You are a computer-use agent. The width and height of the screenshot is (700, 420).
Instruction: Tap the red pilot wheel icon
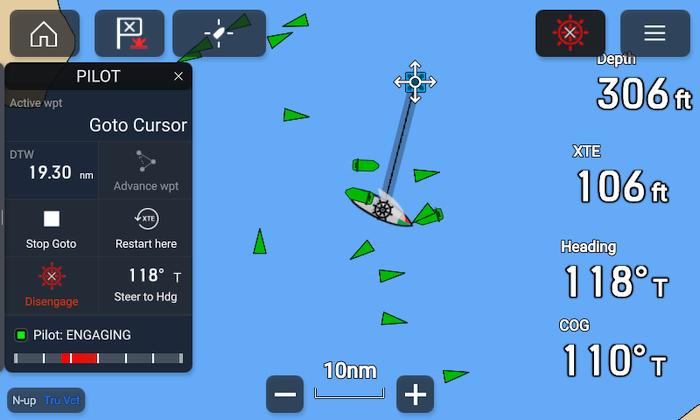coord(570,33)
